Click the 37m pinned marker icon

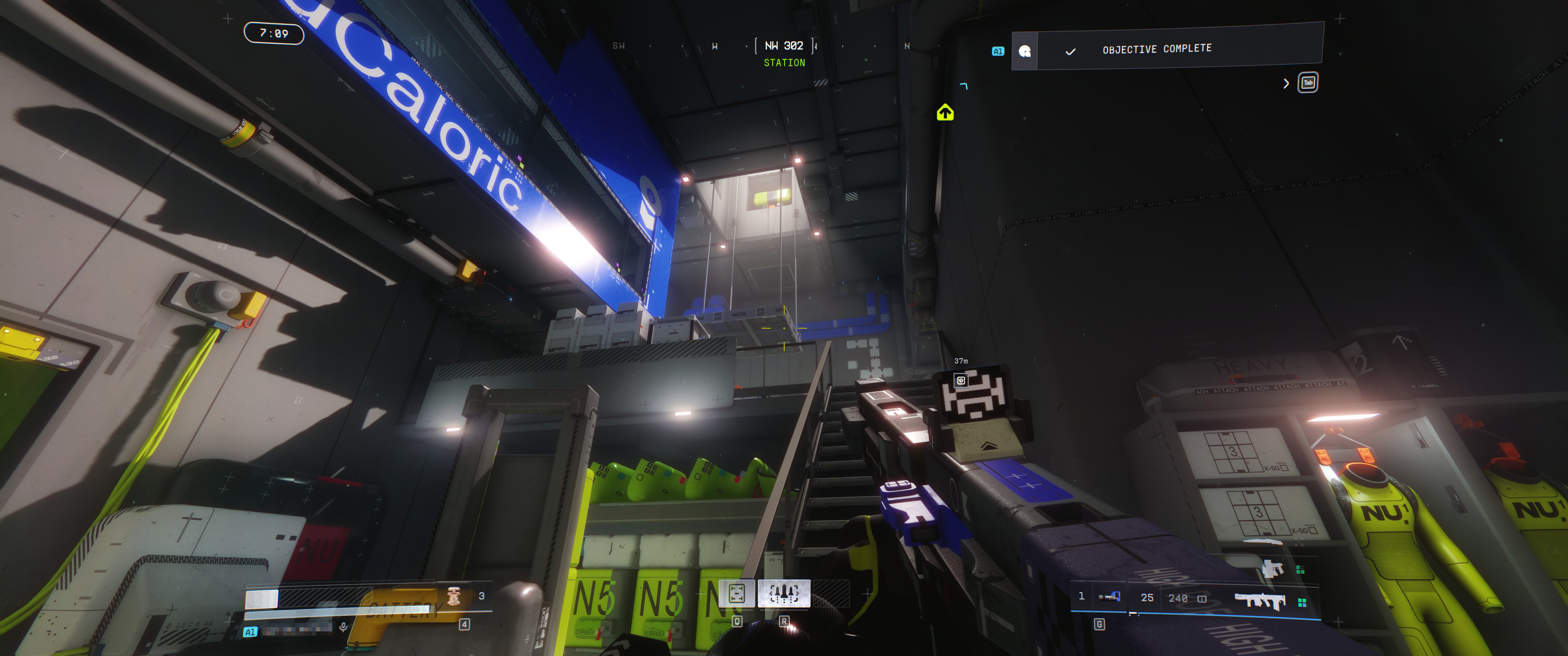[x=960, y=380]
